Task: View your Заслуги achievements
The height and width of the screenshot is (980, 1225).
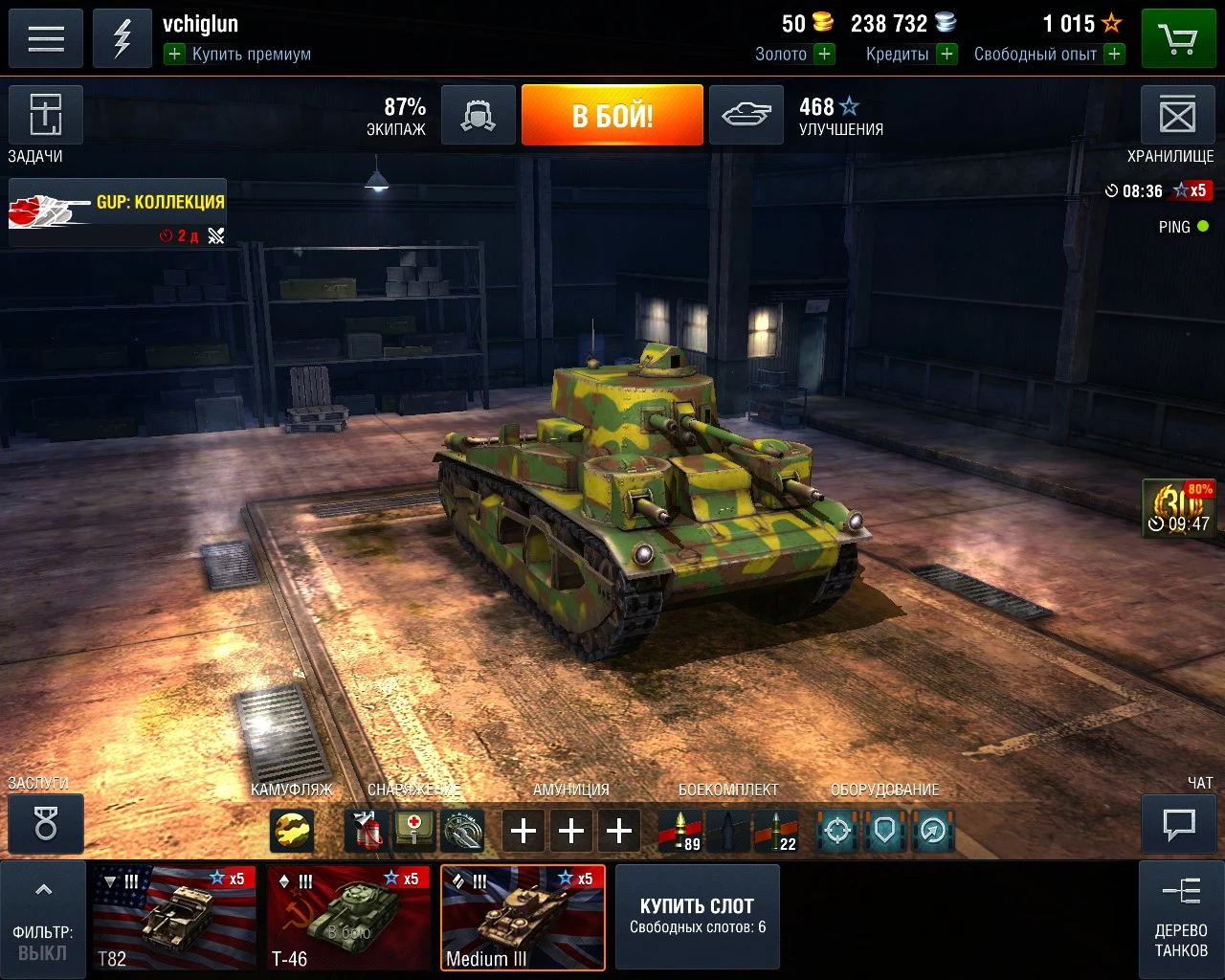Action: 45,824
